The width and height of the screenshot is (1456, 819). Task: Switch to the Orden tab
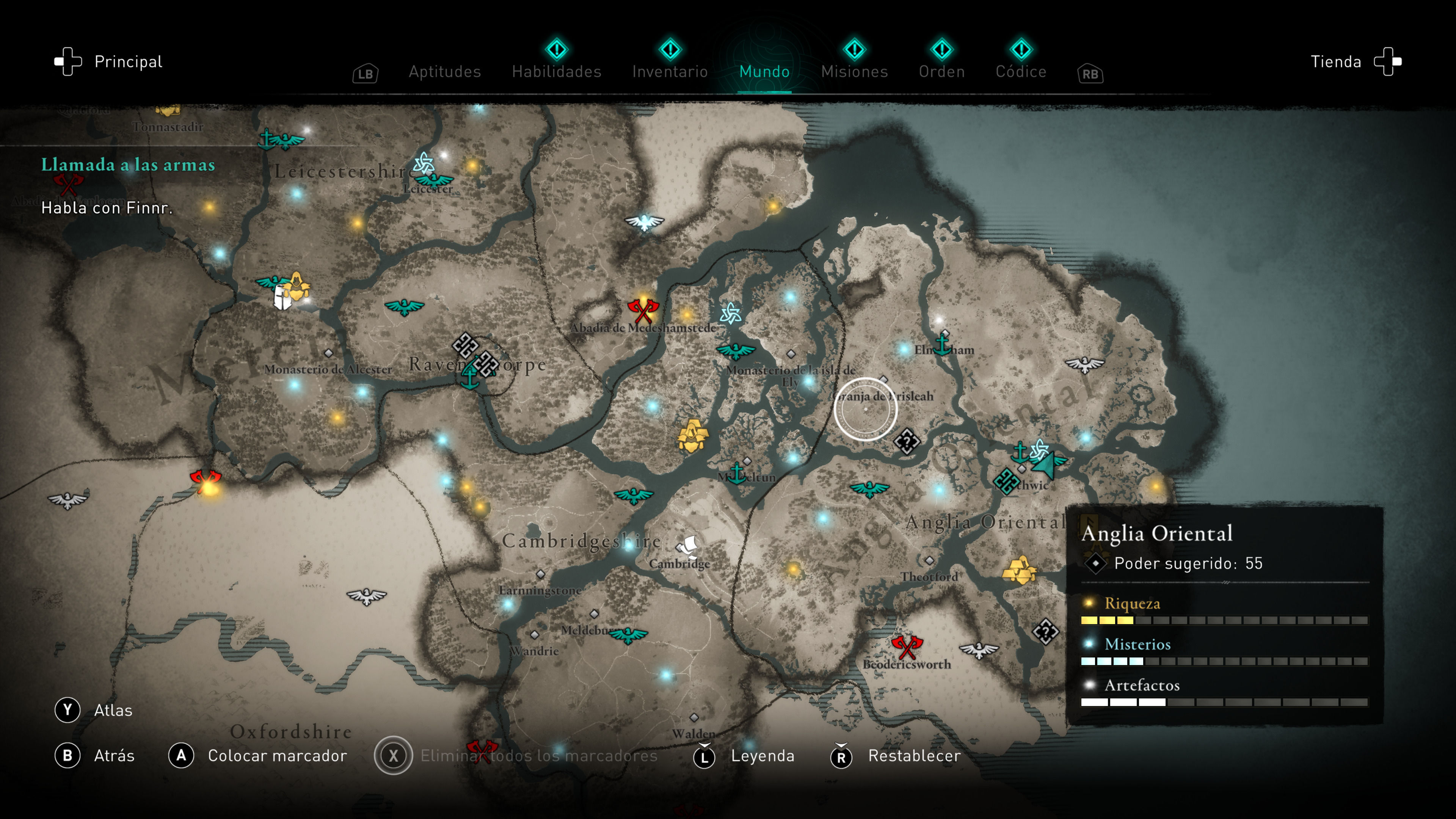(941, 72)
